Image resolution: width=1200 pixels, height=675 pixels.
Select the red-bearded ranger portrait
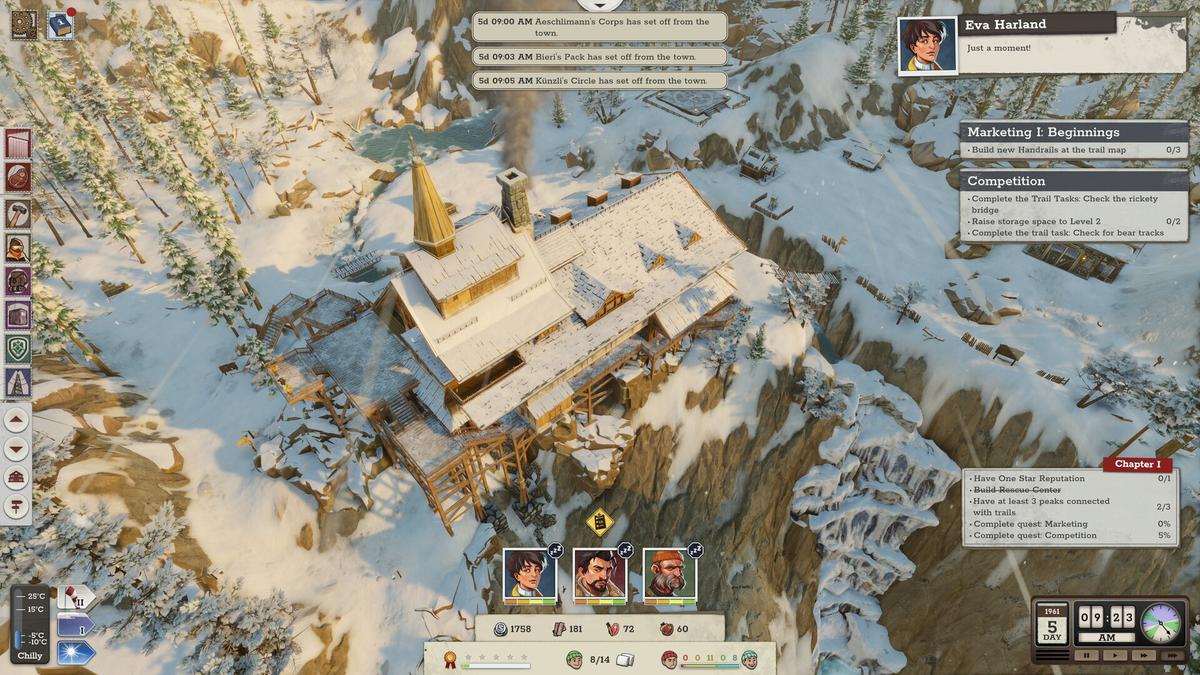669,574
